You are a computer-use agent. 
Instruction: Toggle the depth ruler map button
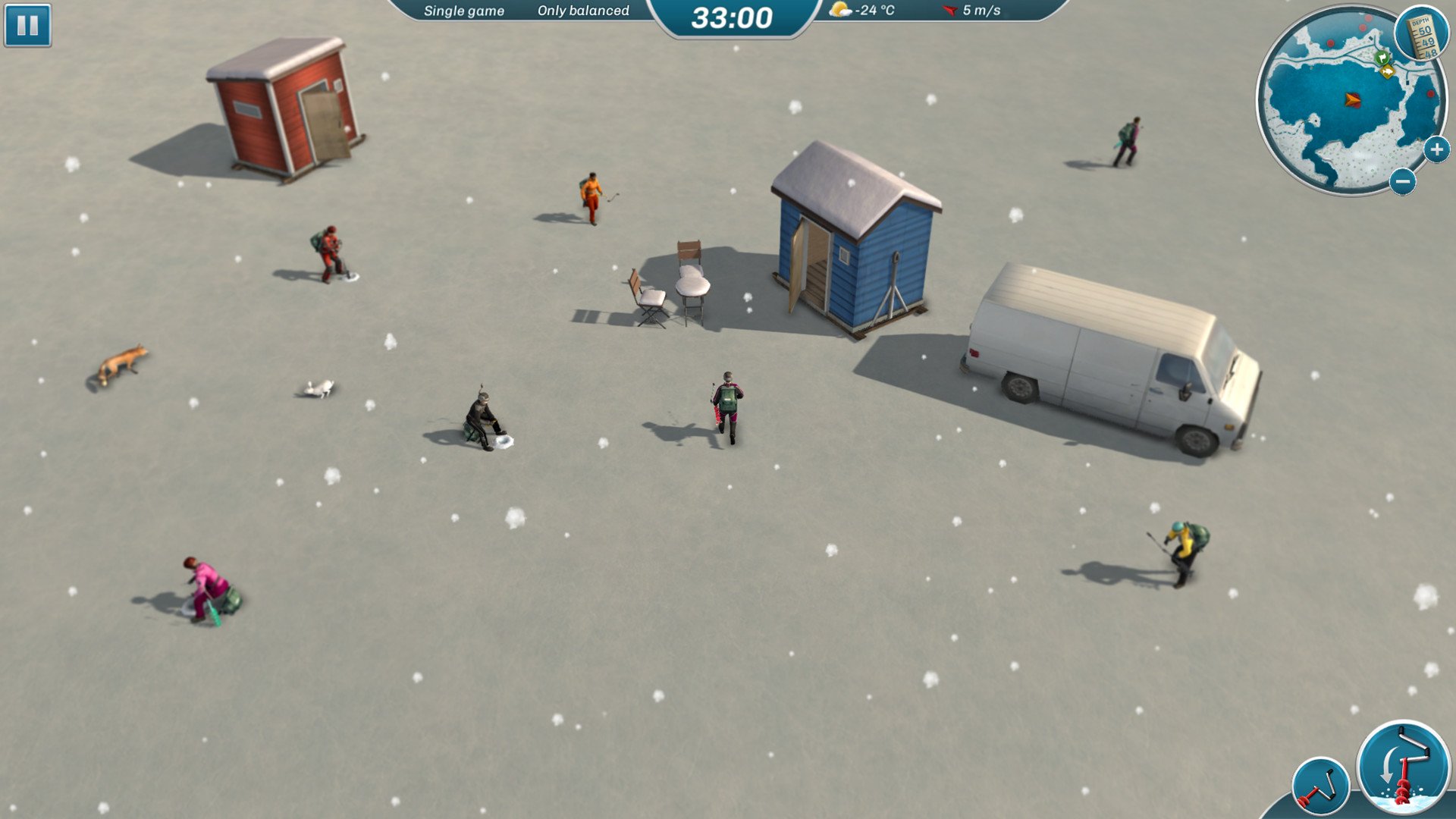pyautogui.click(x=1421, y=35)
